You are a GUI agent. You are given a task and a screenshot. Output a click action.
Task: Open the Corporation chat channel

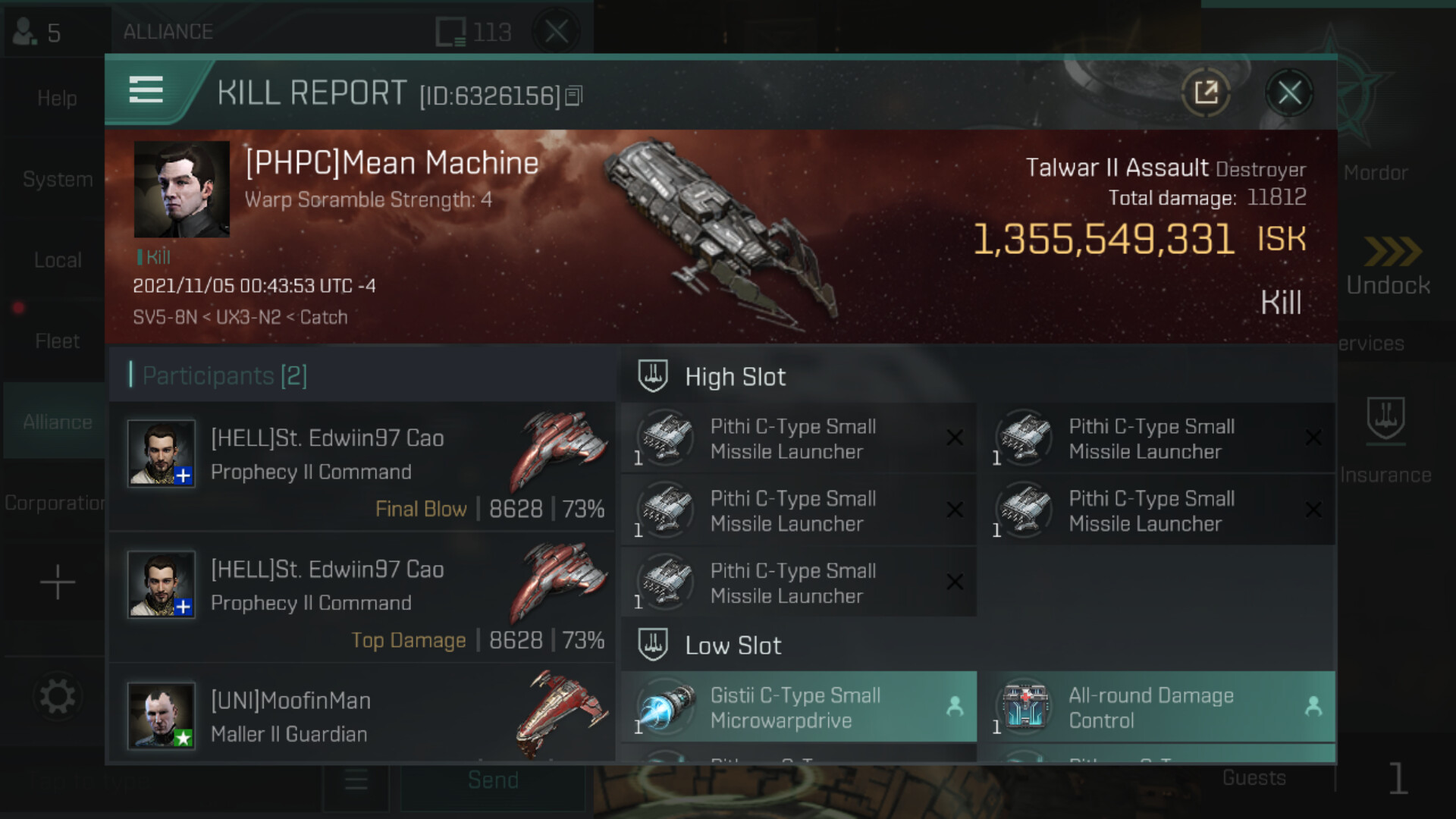pos(55,503)
